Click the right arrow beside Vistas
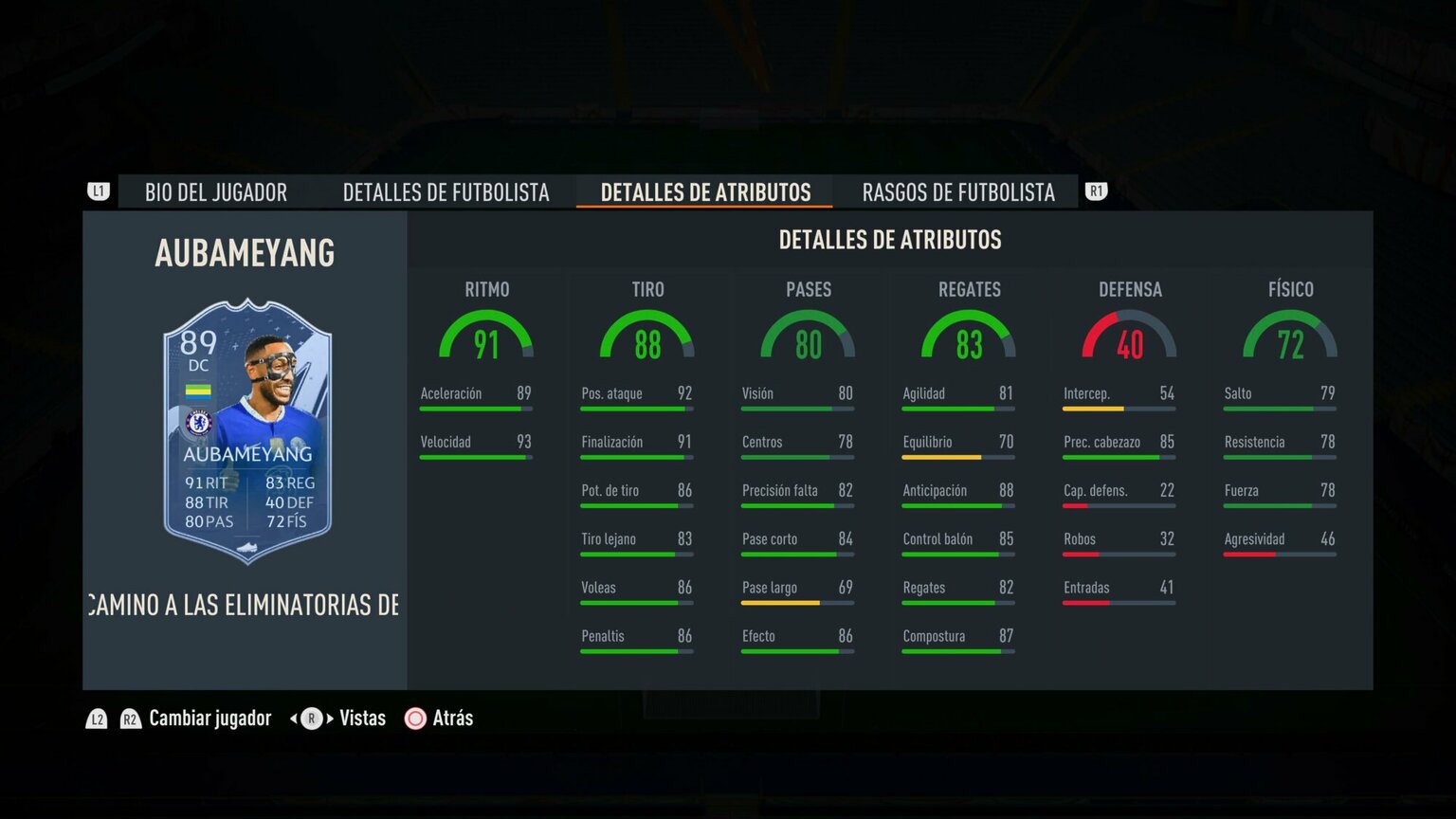 click(x=329, y=719)
